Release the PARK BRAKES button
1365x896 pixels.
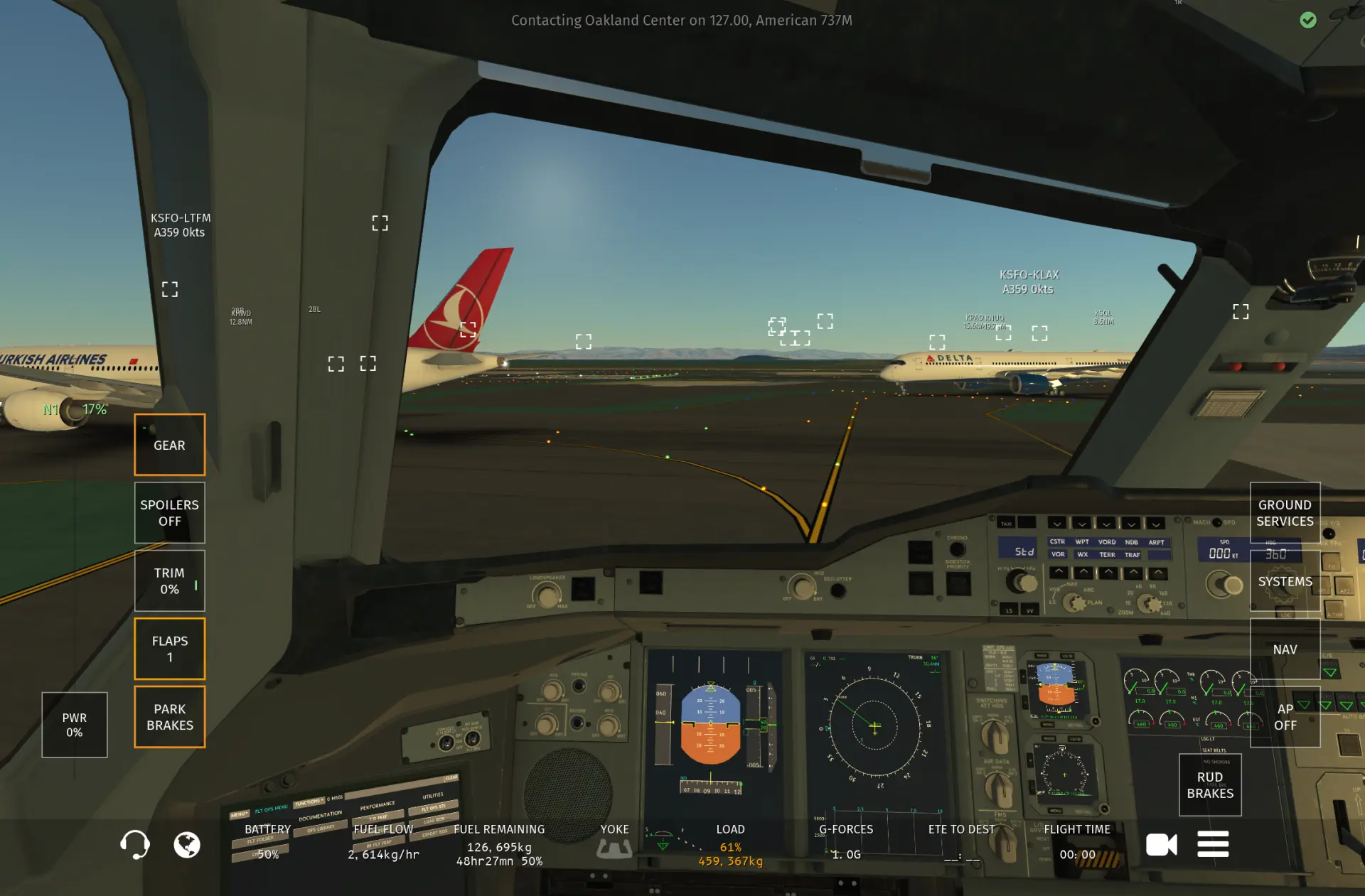pos(169,716)
